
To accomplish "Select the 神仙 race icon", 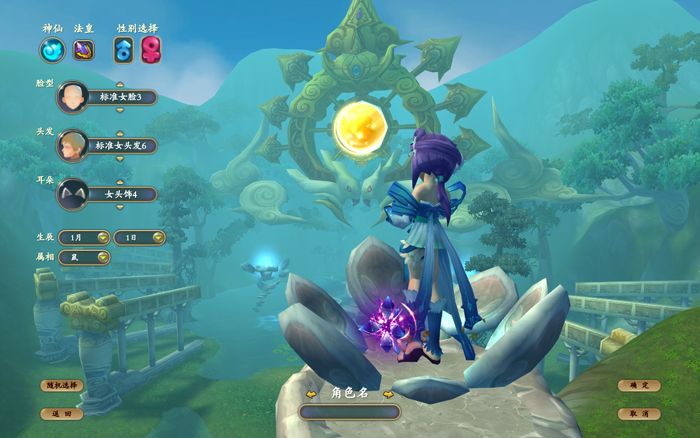I will coord(52,49).
